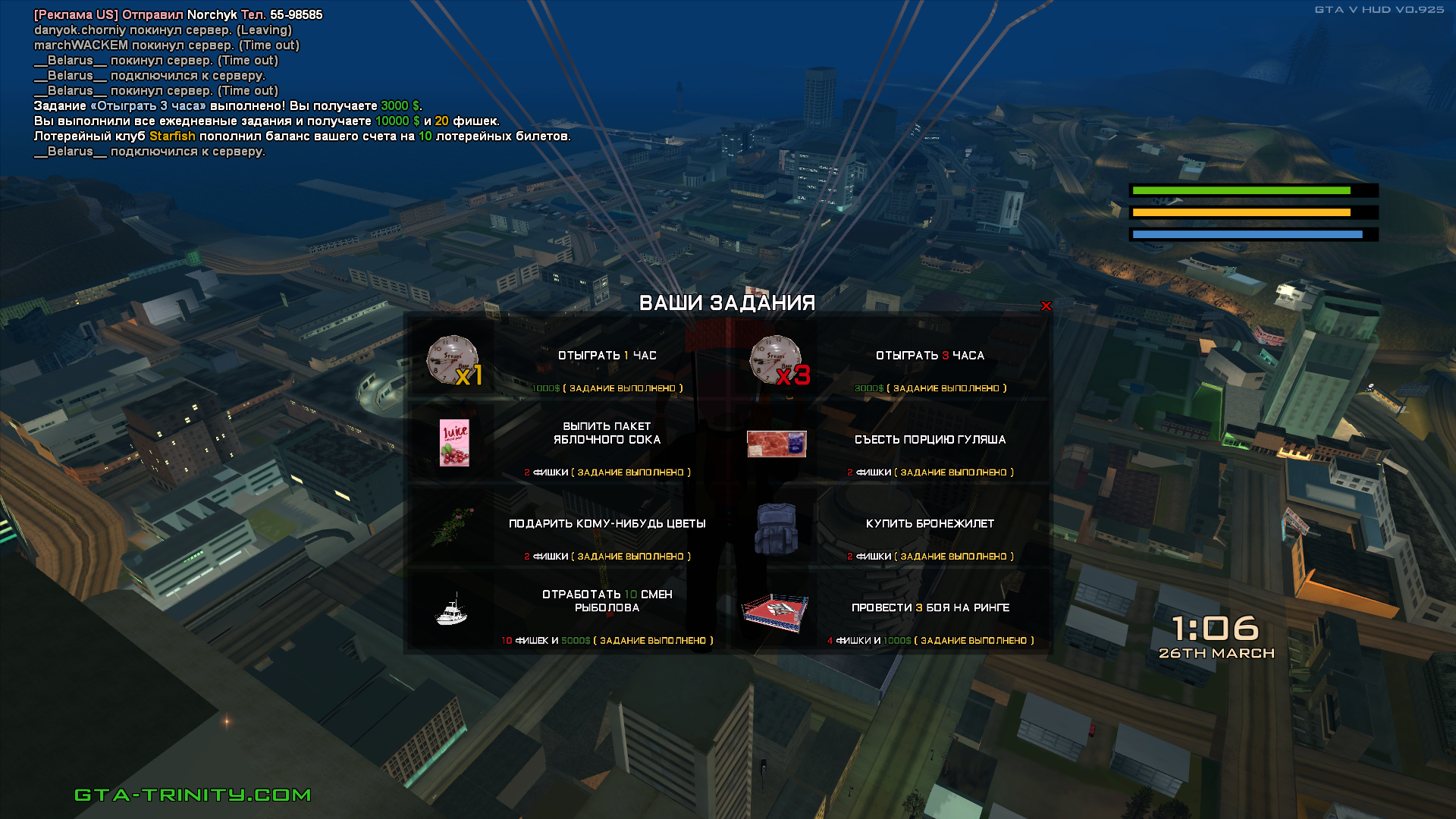This screenshot has width=1456, height=819.
Task: Pick the КУПИТЬ БРОНЕЖИЛЕТ task
Action: point(930,524)
